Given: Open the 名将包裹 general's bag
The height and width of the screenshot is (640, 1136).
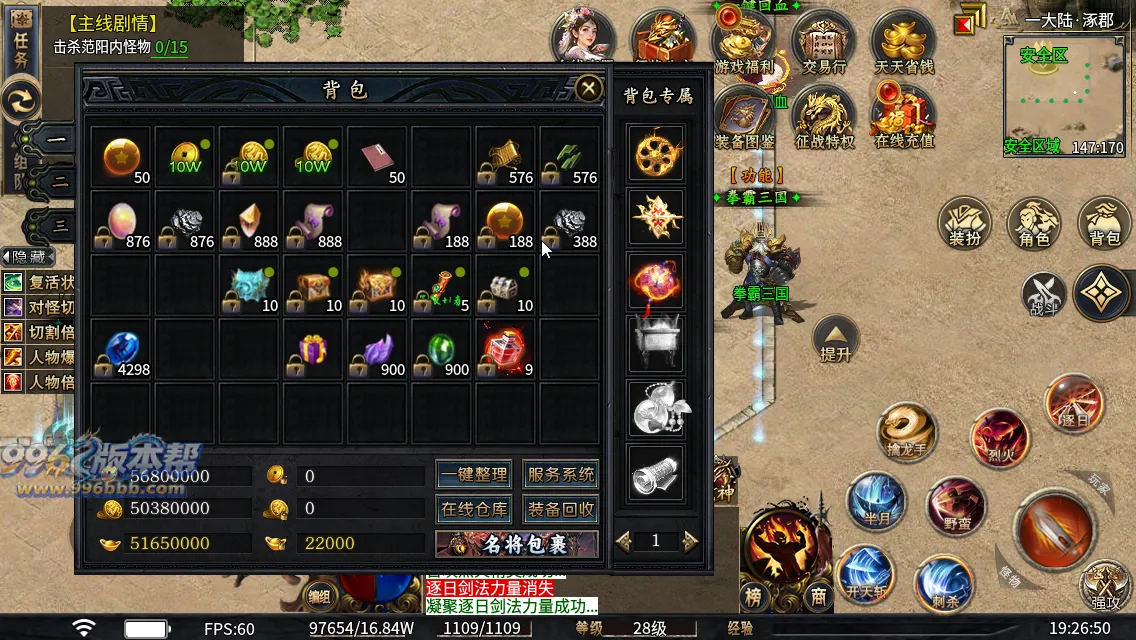Looking at the screenshot, I should click(517, 544).
